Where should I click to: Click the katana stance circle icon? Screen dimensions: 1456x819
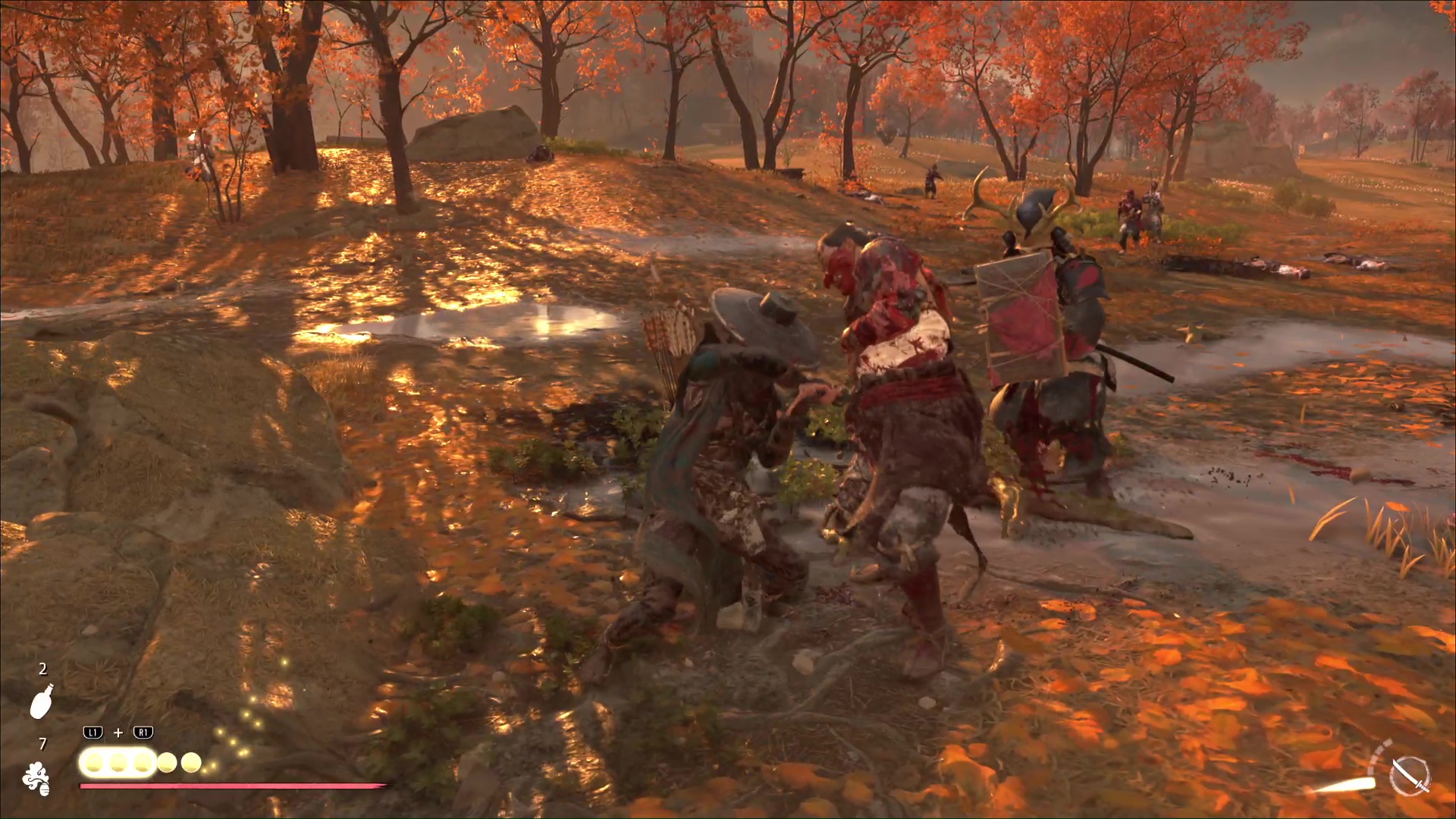pos(1409,775)
